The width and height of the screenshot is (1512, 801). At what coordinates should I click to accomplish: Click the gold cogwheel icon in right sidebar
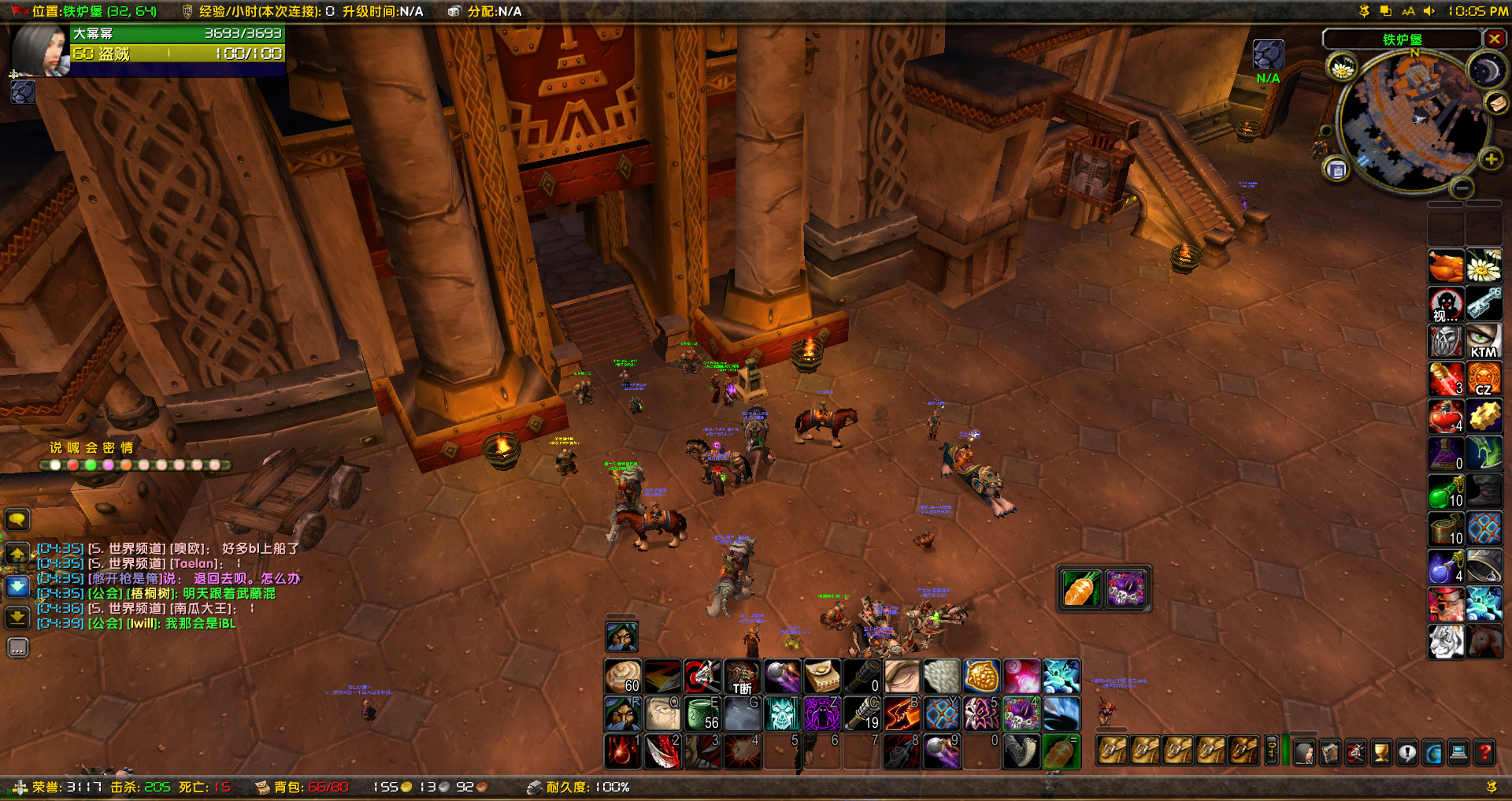point(1484,416)
